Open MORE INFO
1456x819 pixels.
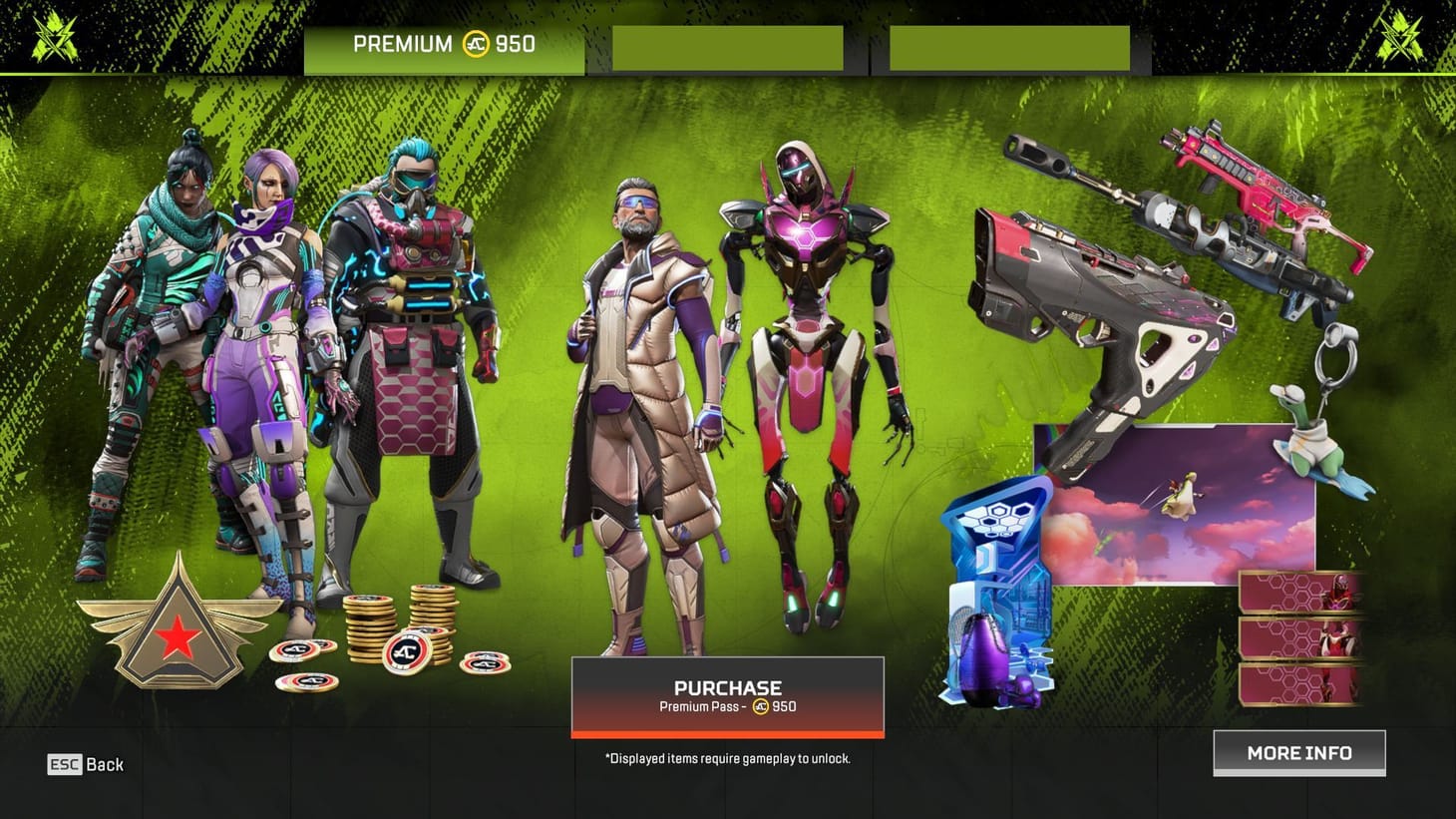1298,752
